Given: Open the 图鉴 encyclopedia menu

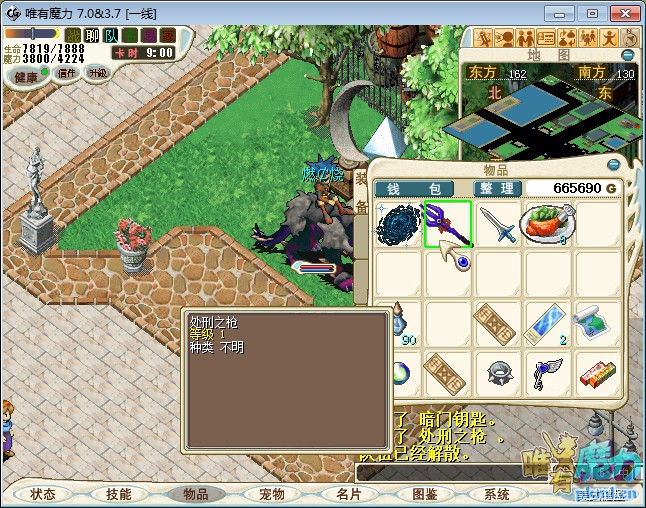Looking at the screenshot, I should coord(424,494).
